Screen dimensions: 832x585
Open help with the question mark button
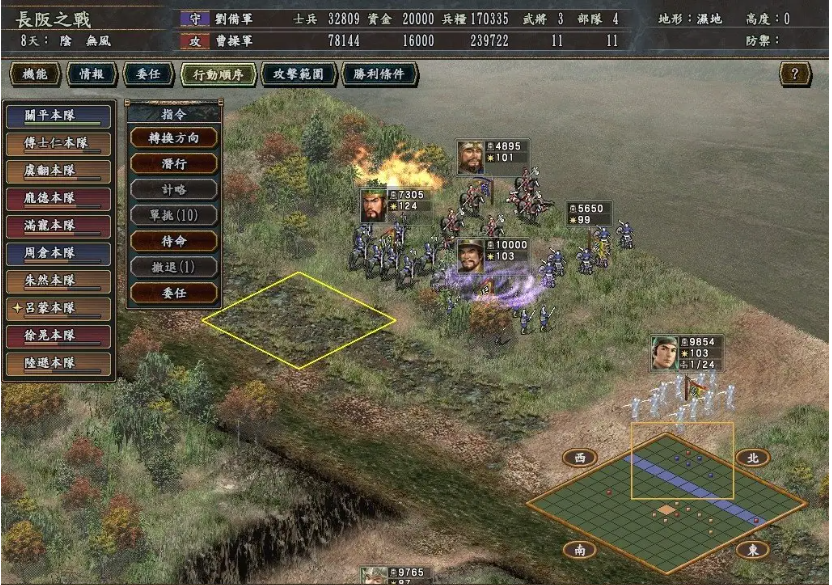coord(795,74)
